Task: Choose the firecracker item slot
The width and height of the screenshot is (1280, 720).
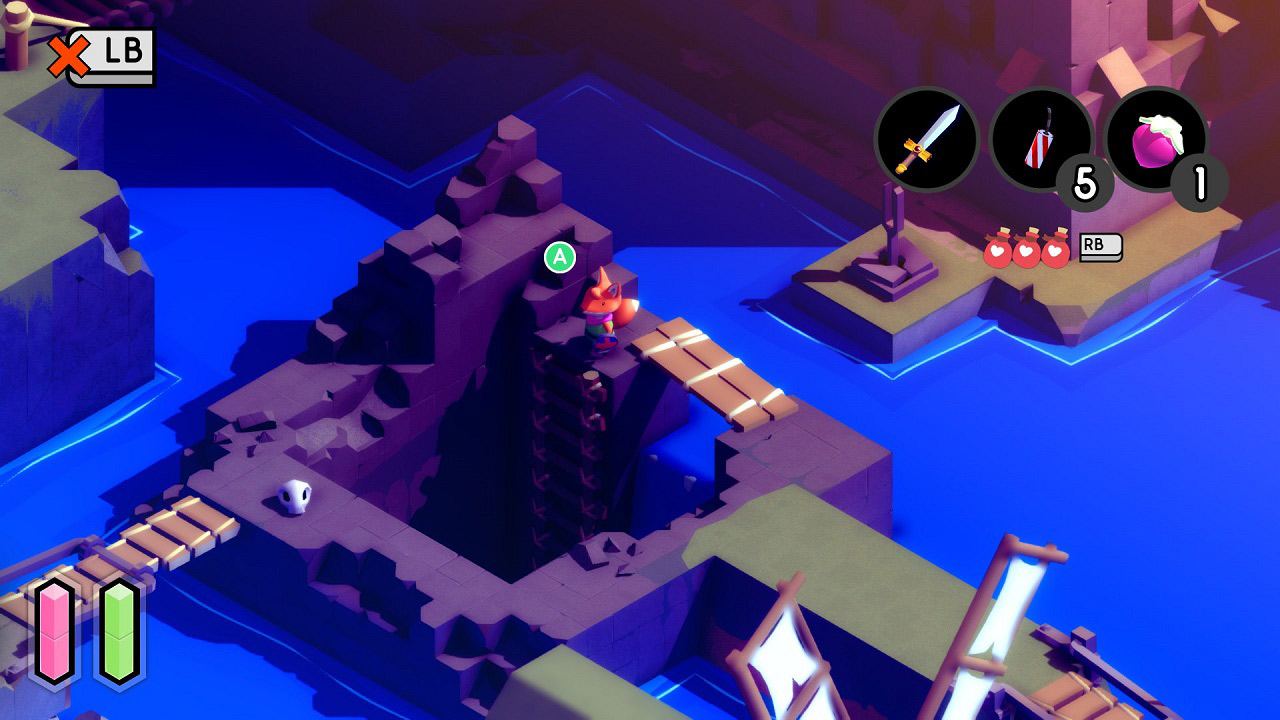Action: point(1041,140)
